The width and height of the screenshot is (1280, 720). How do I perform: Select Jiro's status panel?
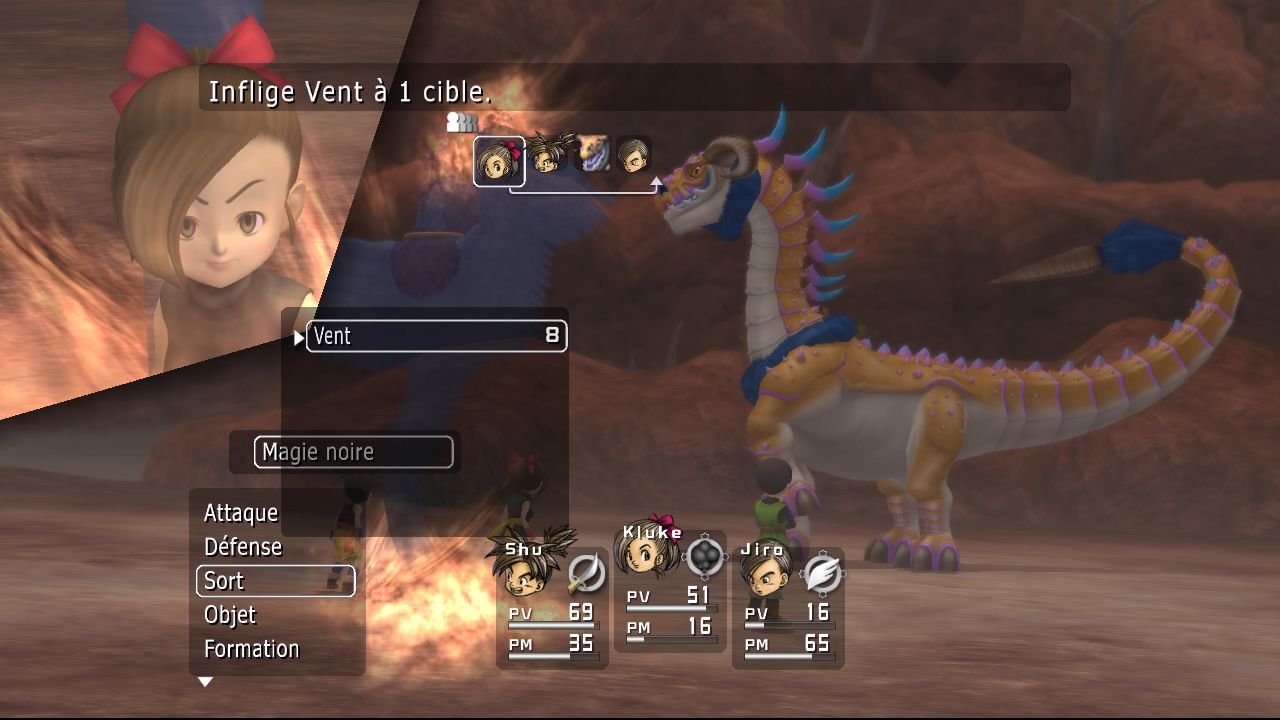tap(788, 607)
